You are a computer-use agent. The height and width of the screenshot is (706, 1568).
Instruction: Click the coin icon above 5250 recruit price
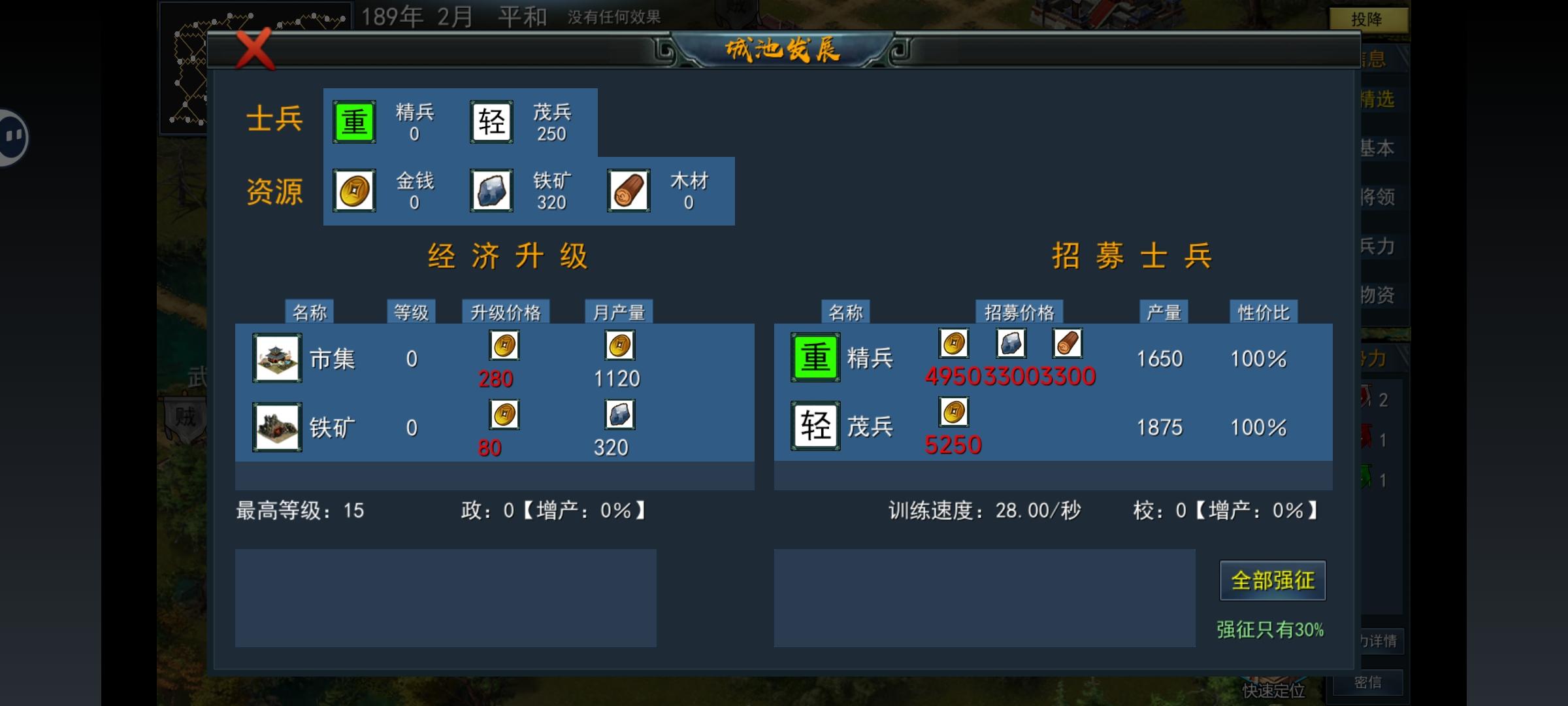pos(953,412)
